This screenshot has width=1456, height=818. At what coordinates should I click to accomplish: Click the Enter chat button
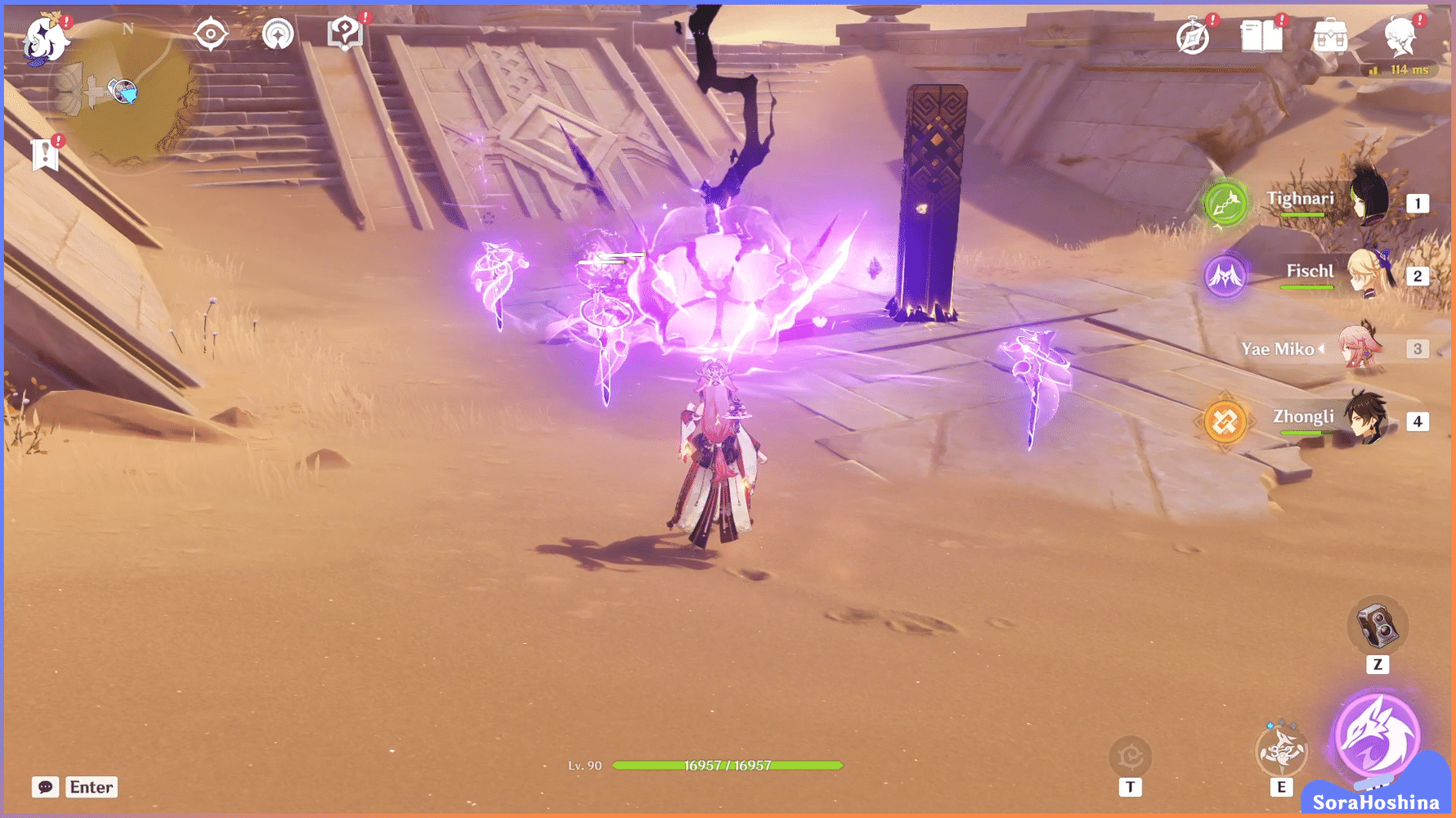pyautogui.click(x=91, y=787)
